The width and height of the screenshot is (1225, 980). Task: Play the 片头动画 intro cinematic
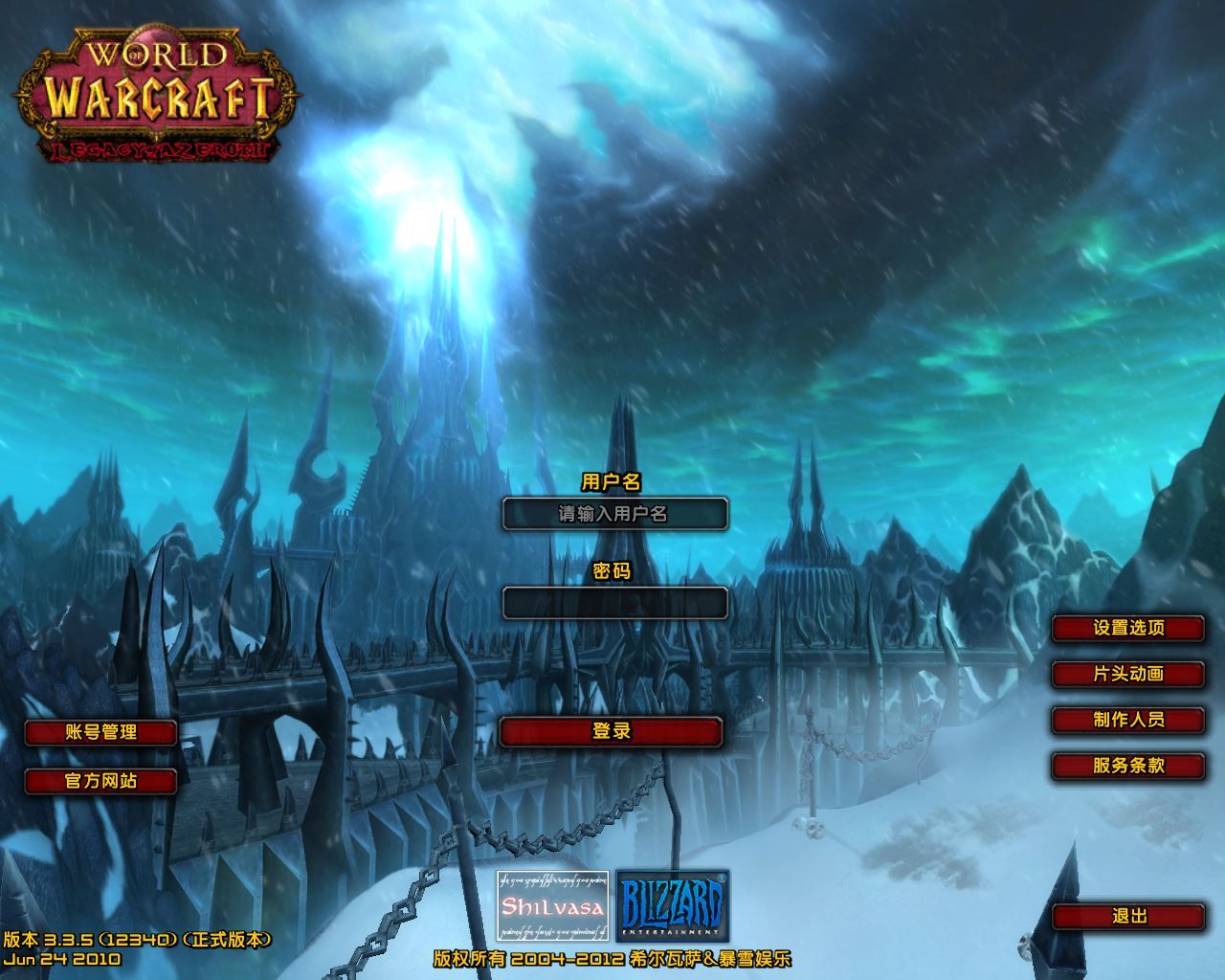1128,675
